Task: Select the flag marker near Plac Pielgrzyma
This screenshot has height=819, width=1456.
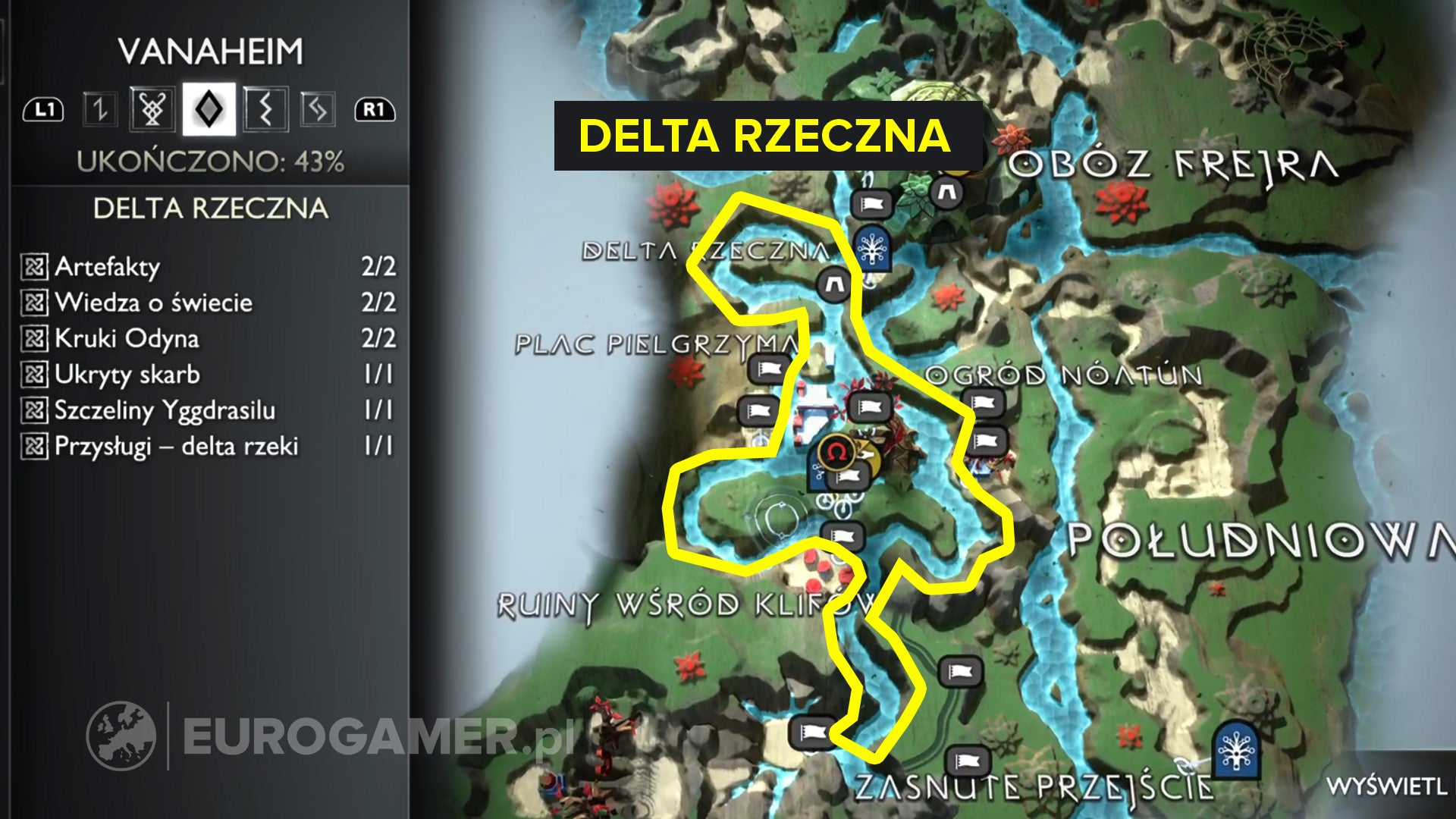Action: (767, 367)
